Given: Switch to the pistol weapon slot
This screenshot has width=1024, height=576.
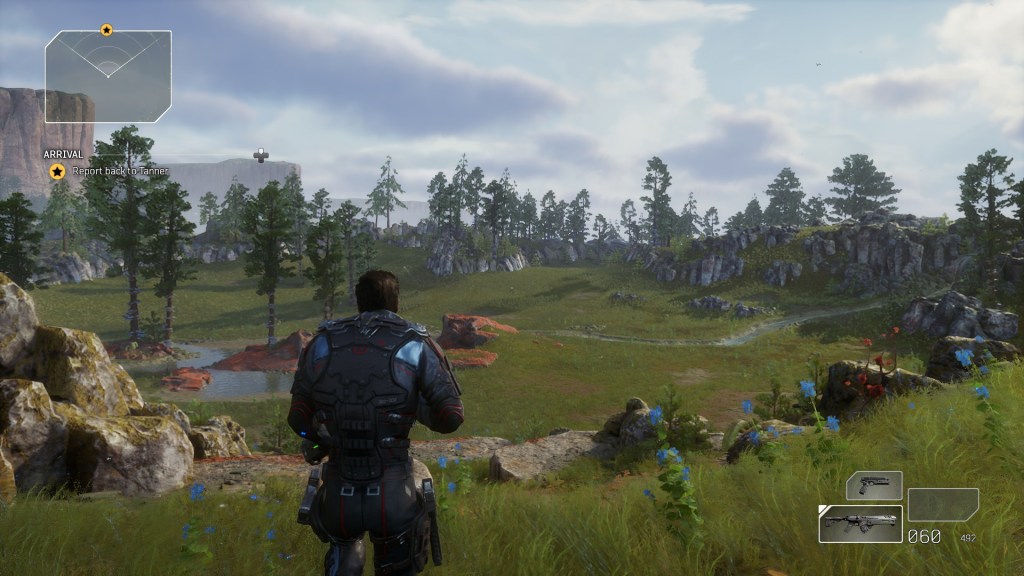Looking at the screenshot, I should pos(874,486).
